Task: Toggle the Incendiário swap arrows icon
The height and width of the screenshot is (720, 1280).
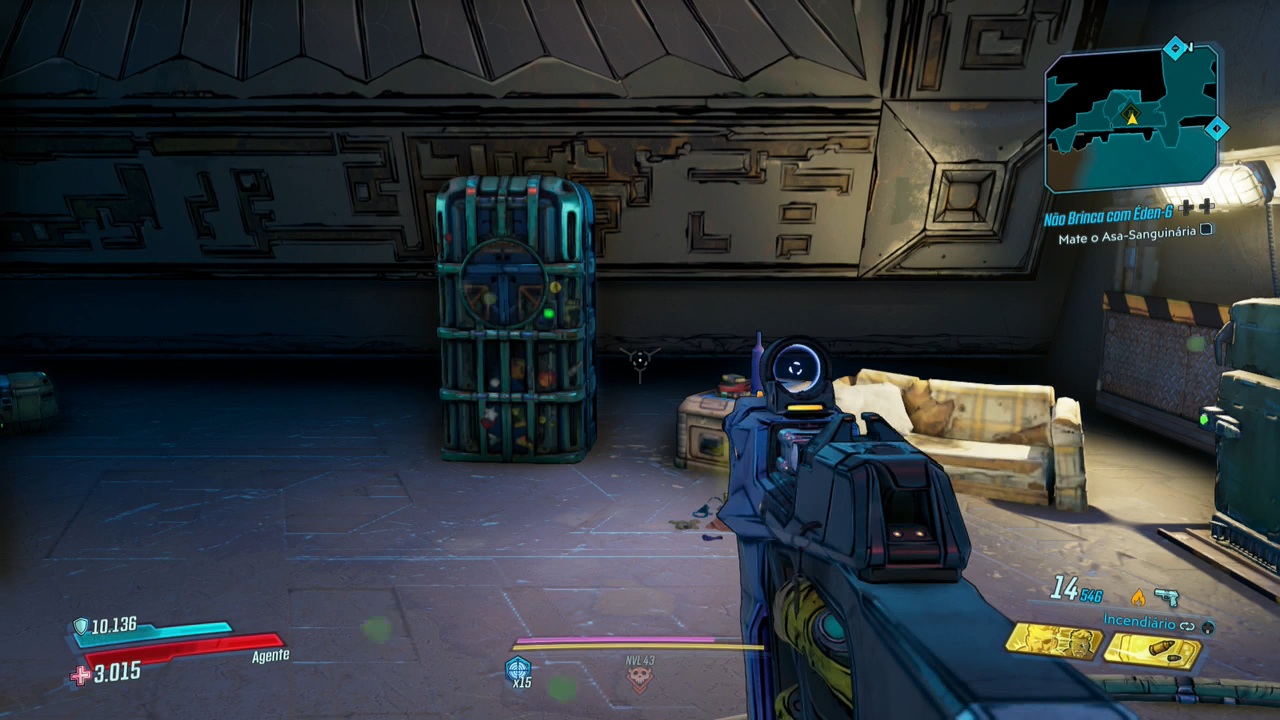Action: [1187, 625]
